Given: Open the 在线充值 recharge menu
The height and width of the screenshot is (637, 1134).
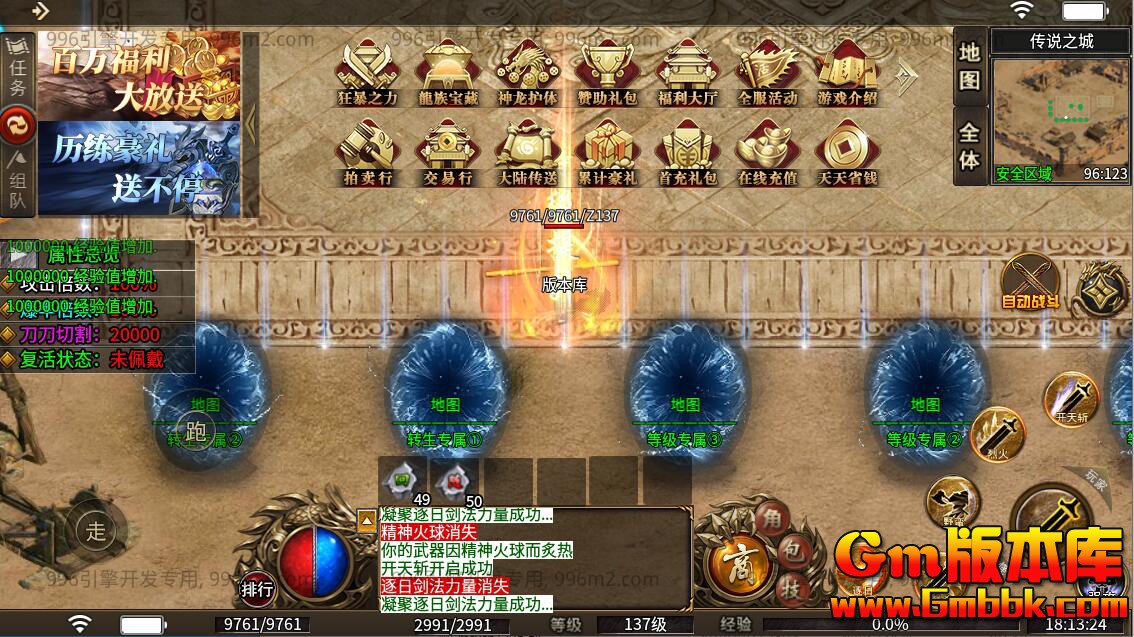Looking at the screenshot, I should [x=767, y=152].
